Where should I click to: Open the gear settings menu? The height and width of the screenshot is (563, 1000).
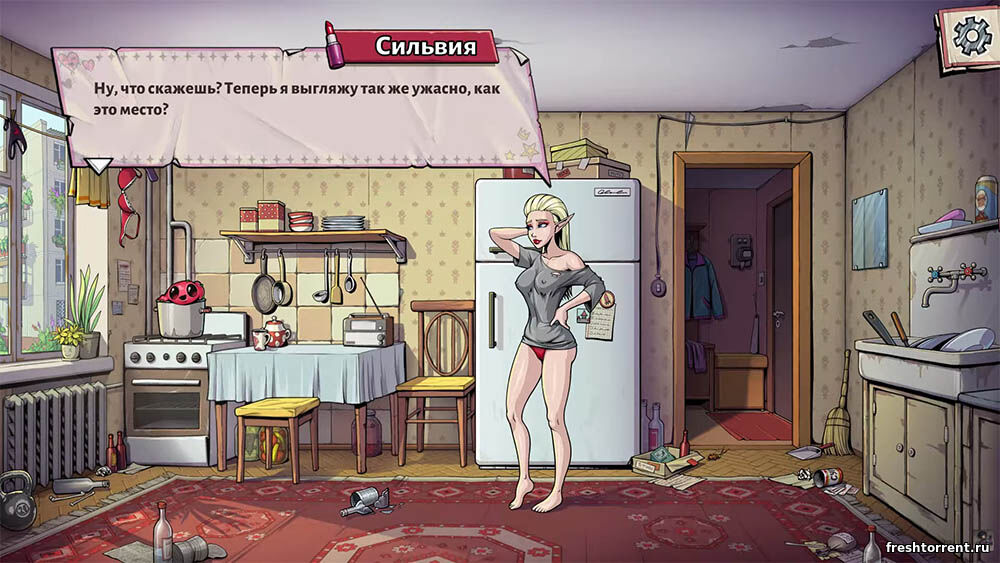[969, 36]
